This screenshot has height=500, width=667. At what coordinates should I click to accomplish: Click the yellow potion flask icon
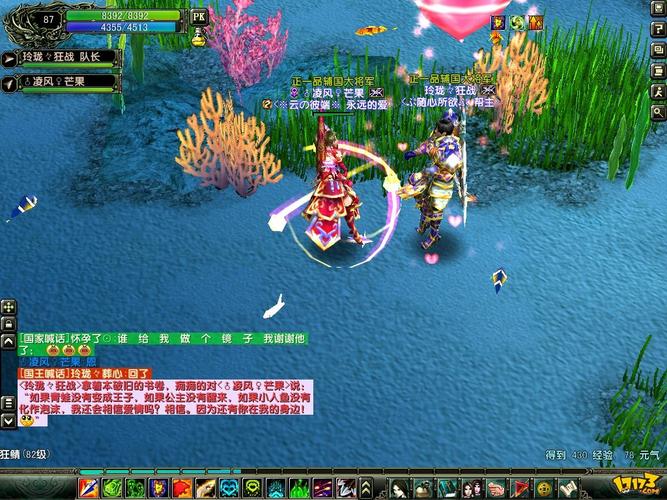click(x=198, y=38)
